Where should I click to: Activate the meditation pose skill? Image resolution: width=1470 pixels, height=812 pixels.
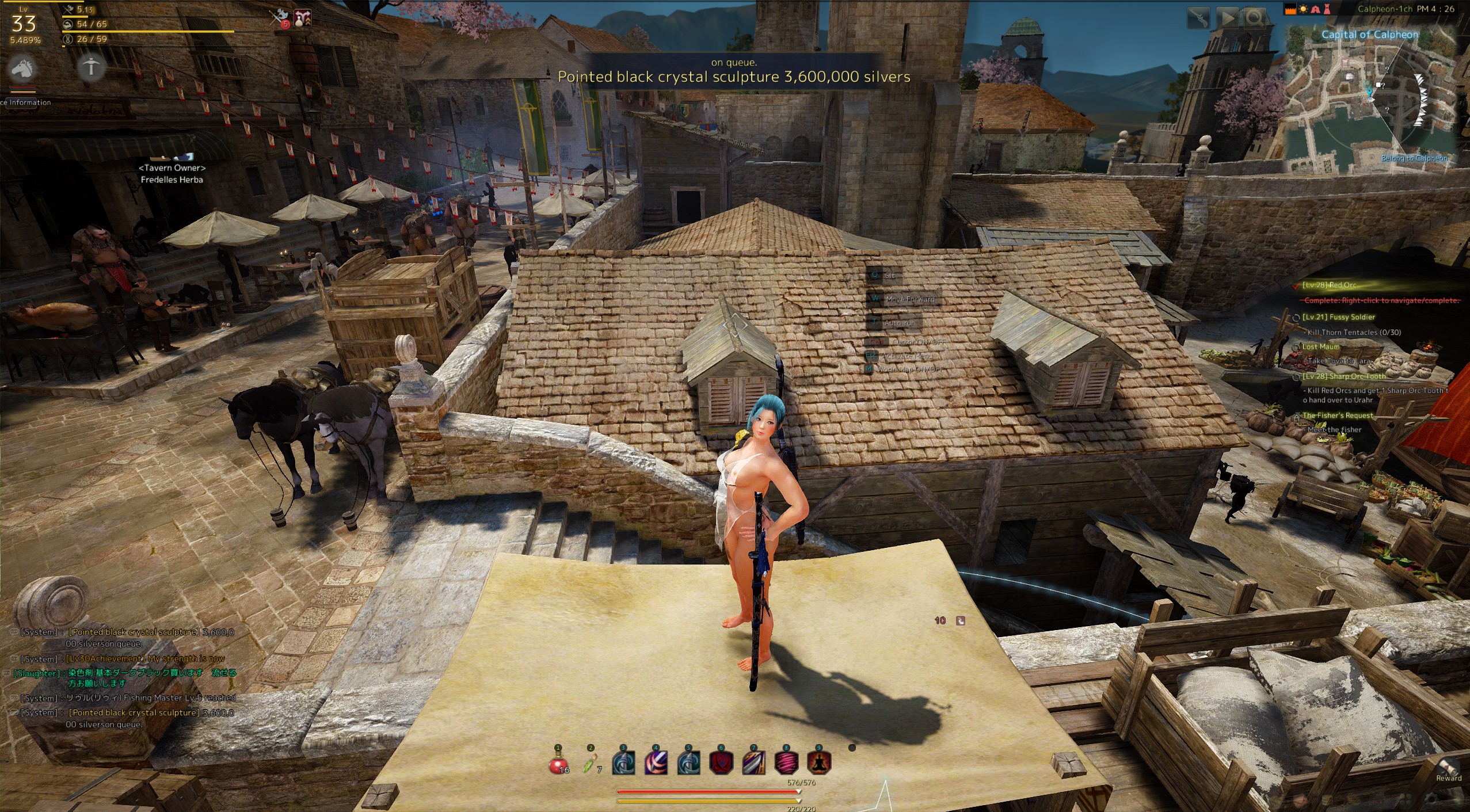coord(818,763)
